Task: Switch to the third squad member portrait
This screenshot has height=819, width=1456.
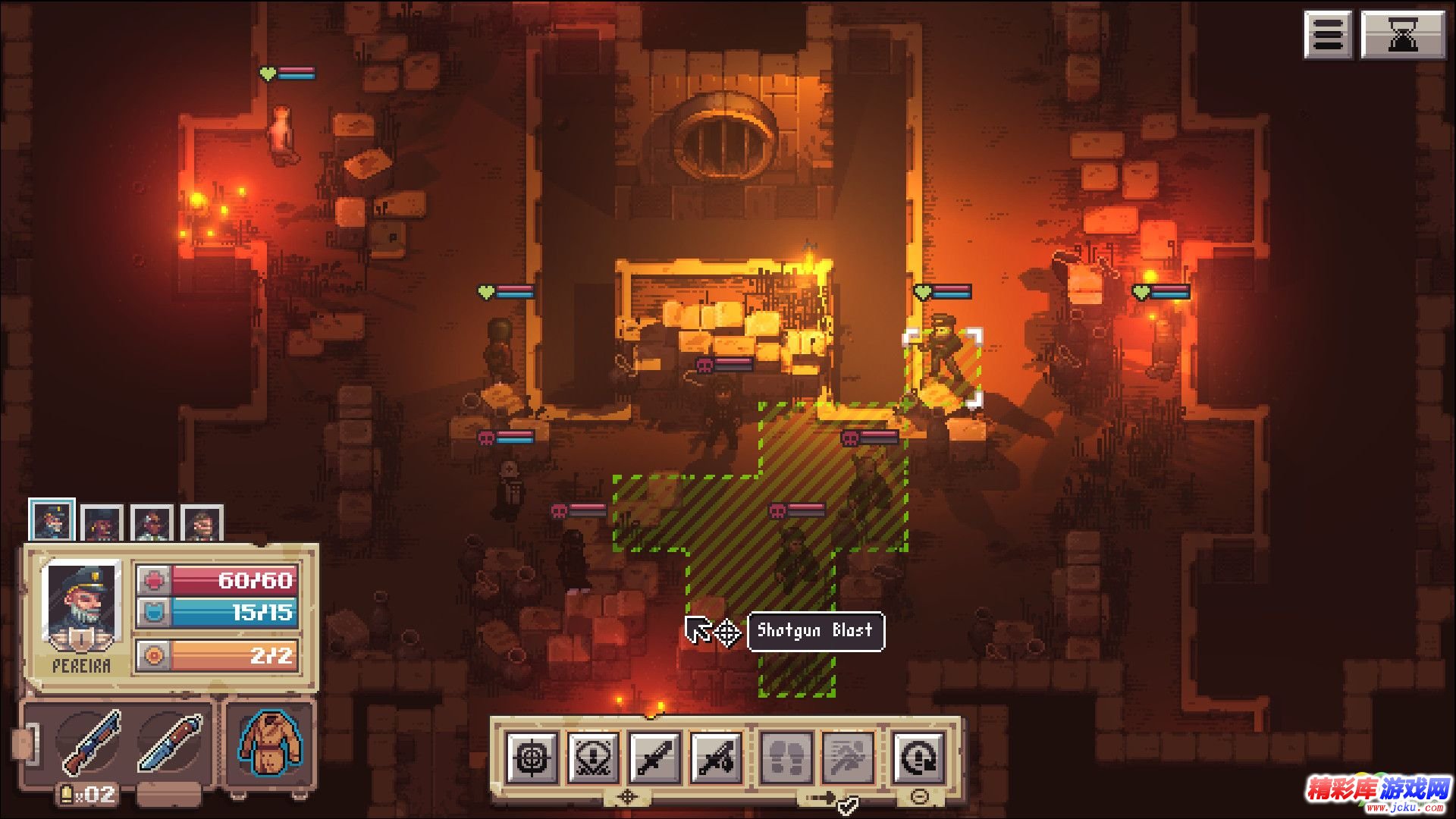Action: tap(152, 523)
